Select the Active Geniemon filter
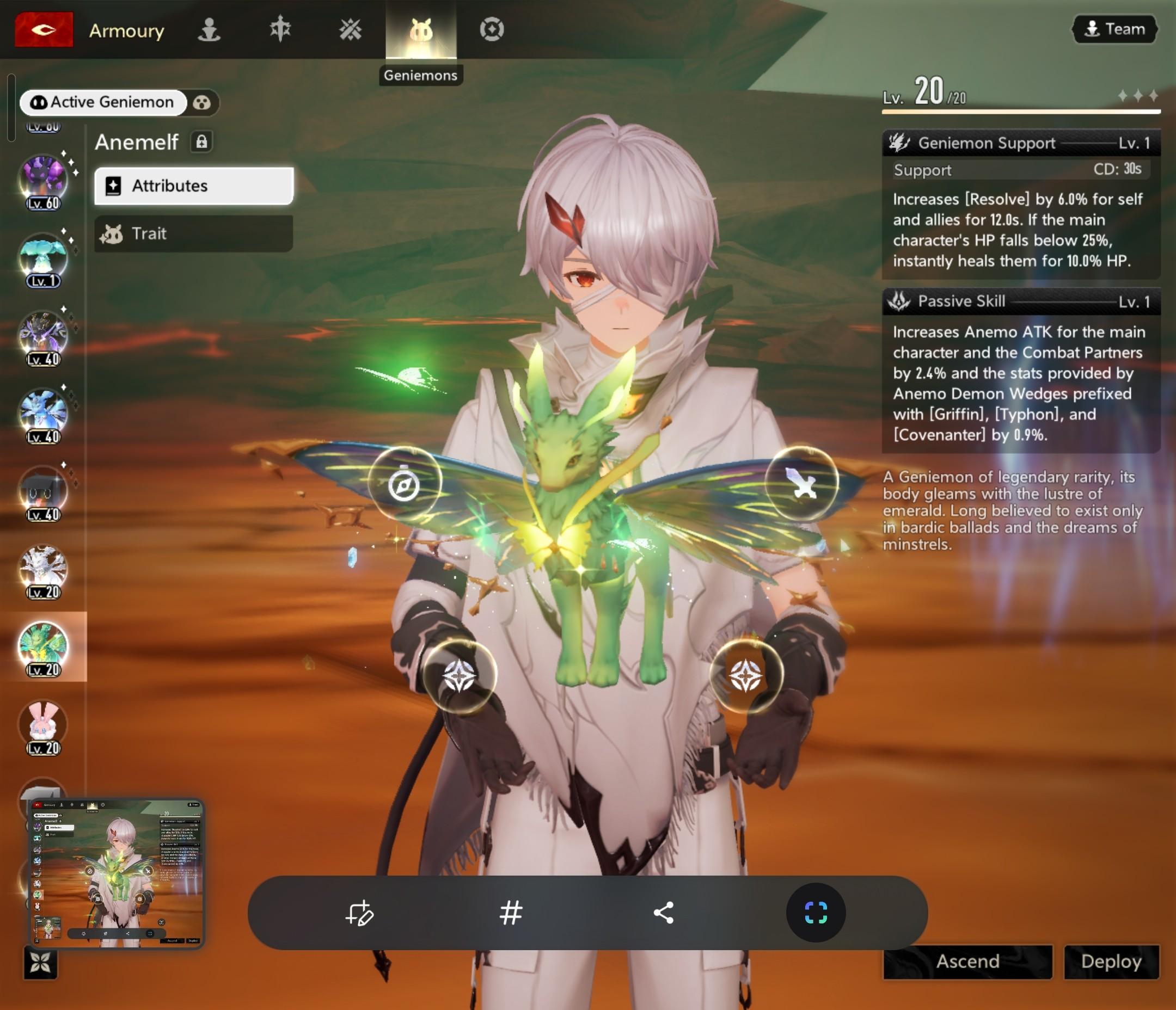 (x=103, y=102)
